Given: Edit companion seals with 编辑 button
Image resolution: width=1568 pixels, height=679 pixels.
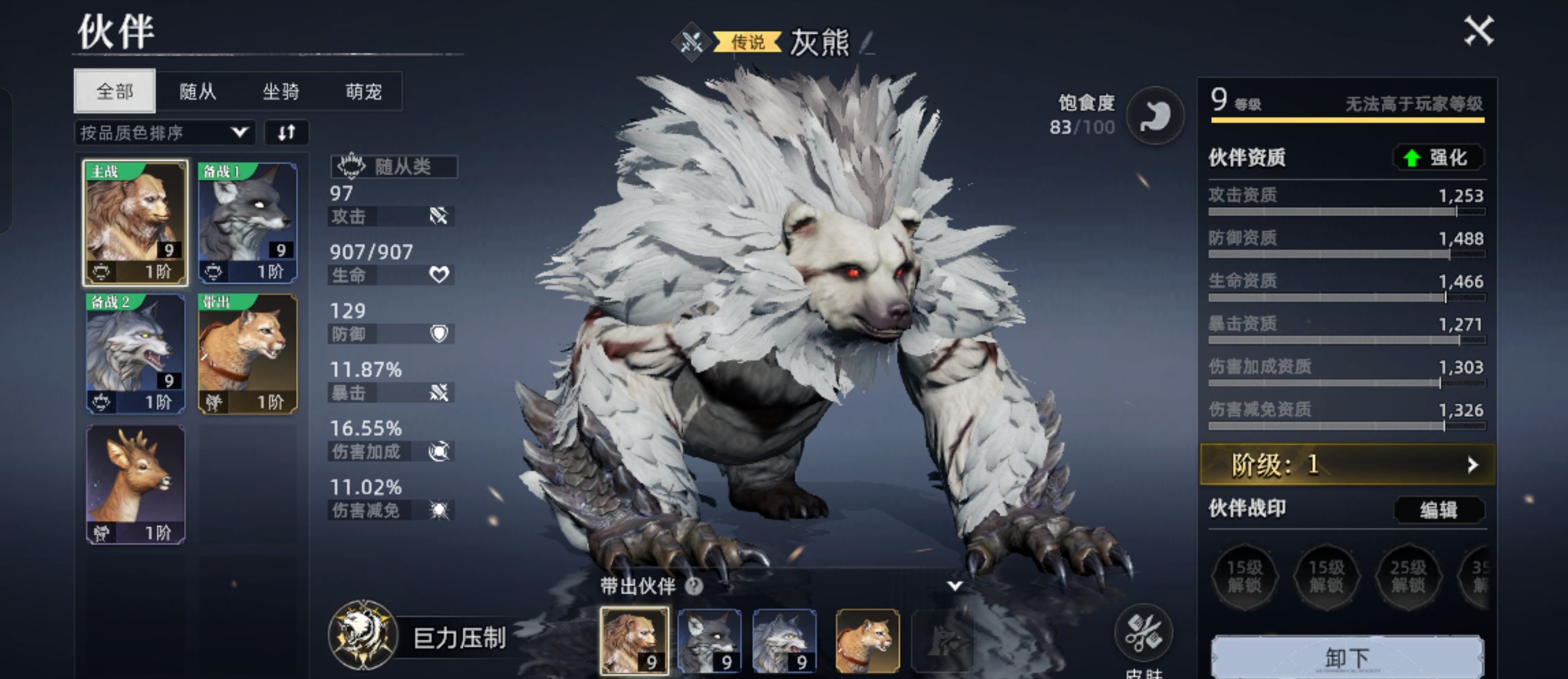Looking at the screenshot, I should [x=1438, y=510].
